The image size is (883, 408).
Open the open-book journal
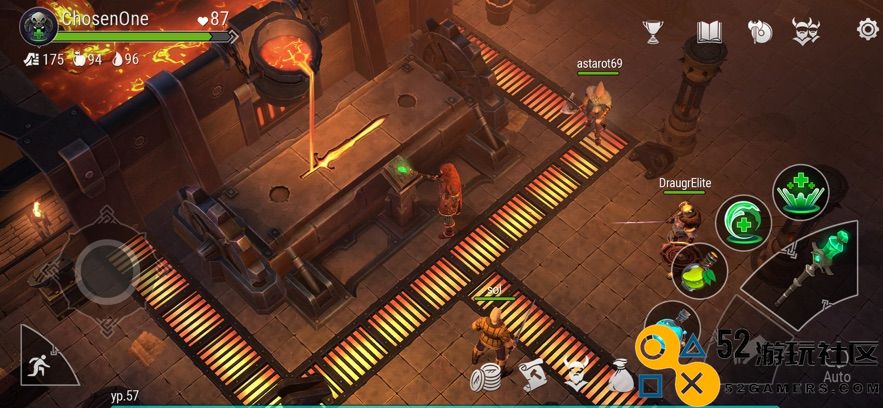point(709,31)
